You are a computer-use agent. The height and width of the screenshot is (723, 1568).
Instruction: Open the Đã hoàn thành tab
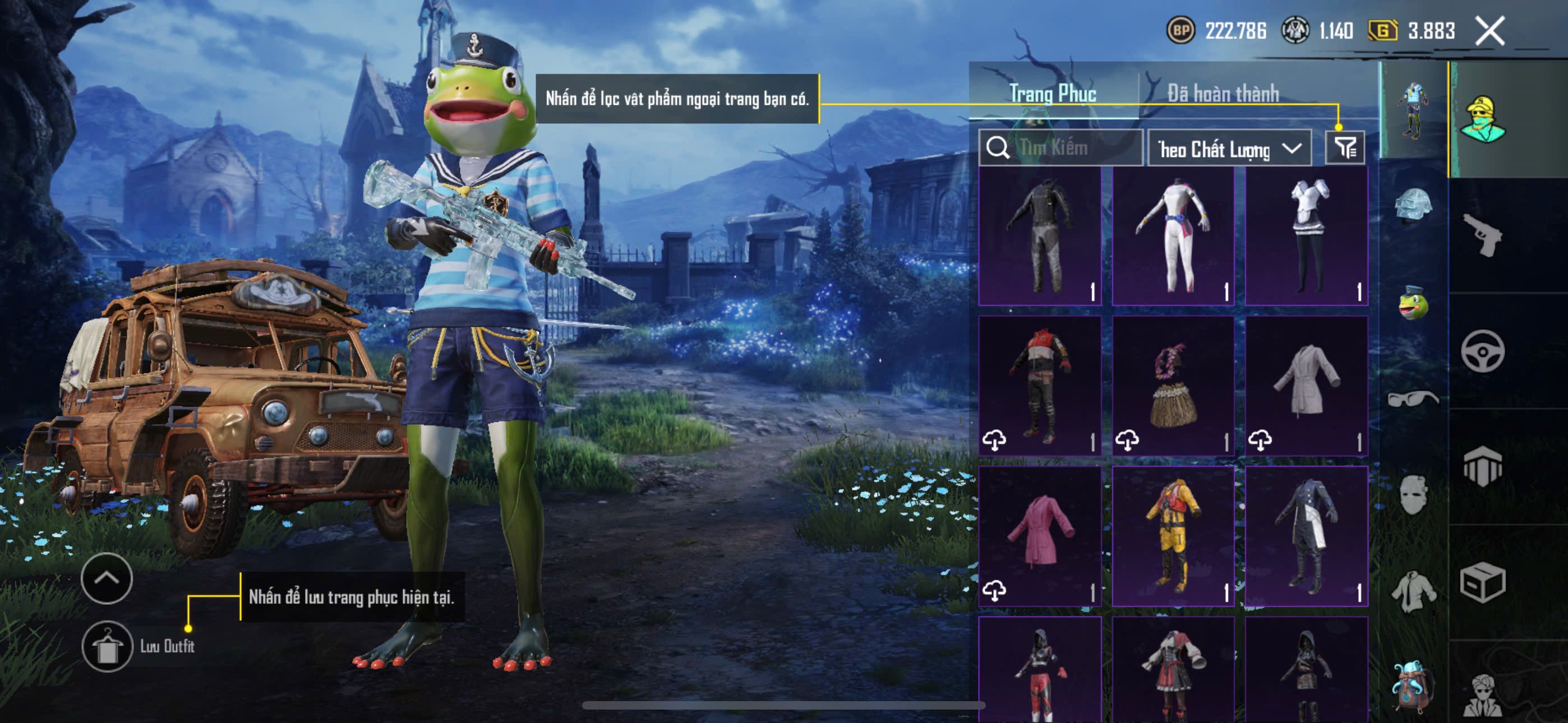click(1223, 93)
